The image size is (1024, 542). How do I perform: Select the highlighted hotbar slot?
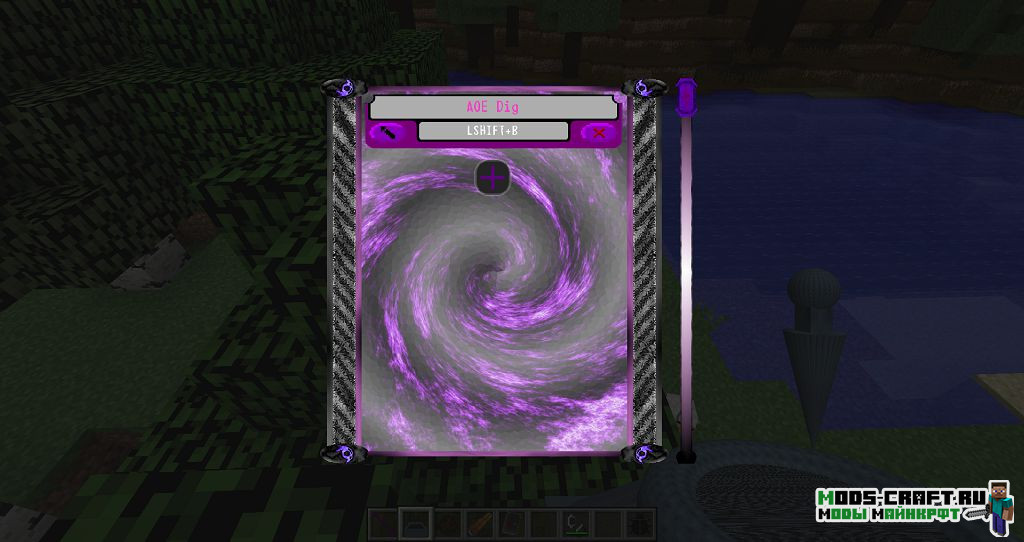[x=413, y=522]
